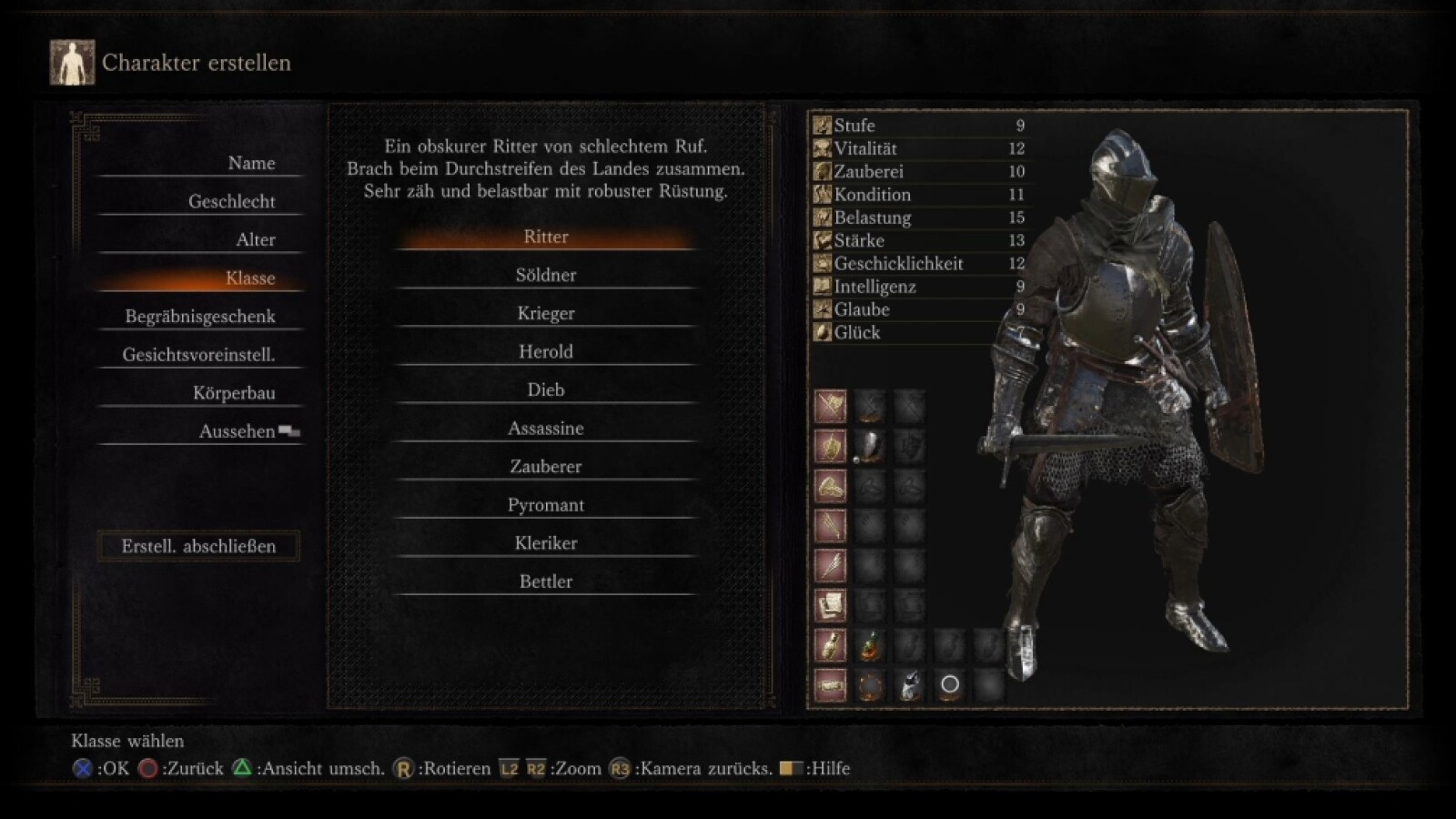Image resolution: width=1456 pixels, height=819 pixels.
Task: Select the Körperbau entry
Action: (234, 392)
